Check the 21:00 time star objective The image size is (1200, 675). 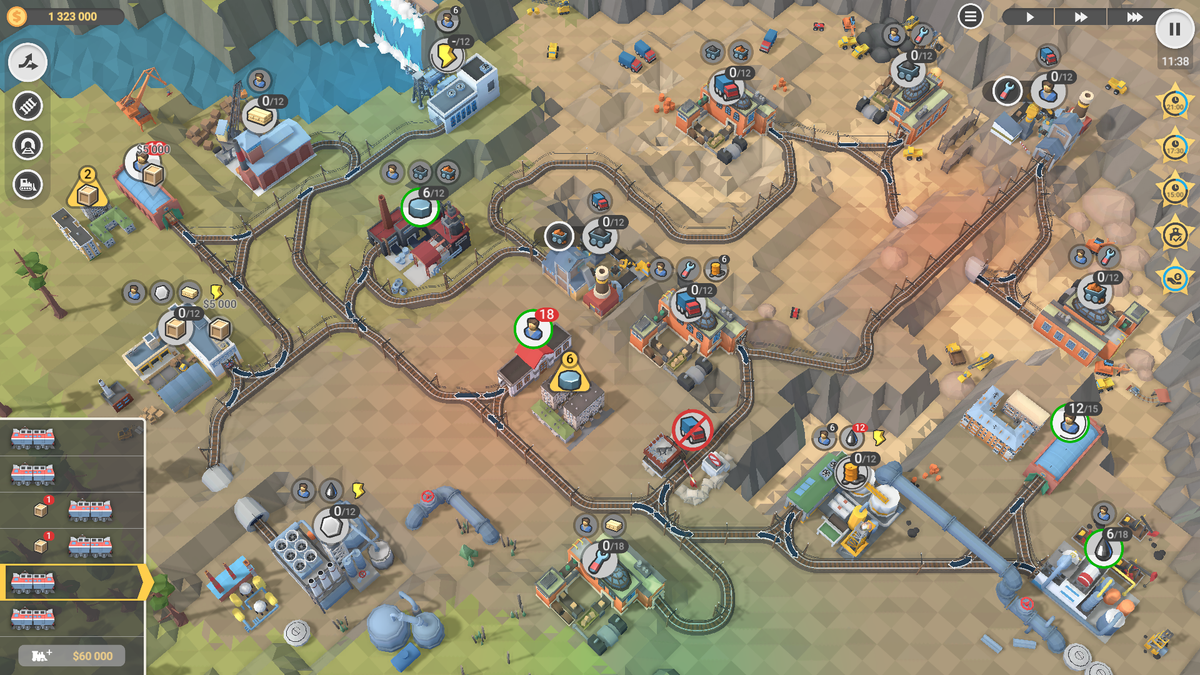pyautogui.click(x=1174, y=103)
